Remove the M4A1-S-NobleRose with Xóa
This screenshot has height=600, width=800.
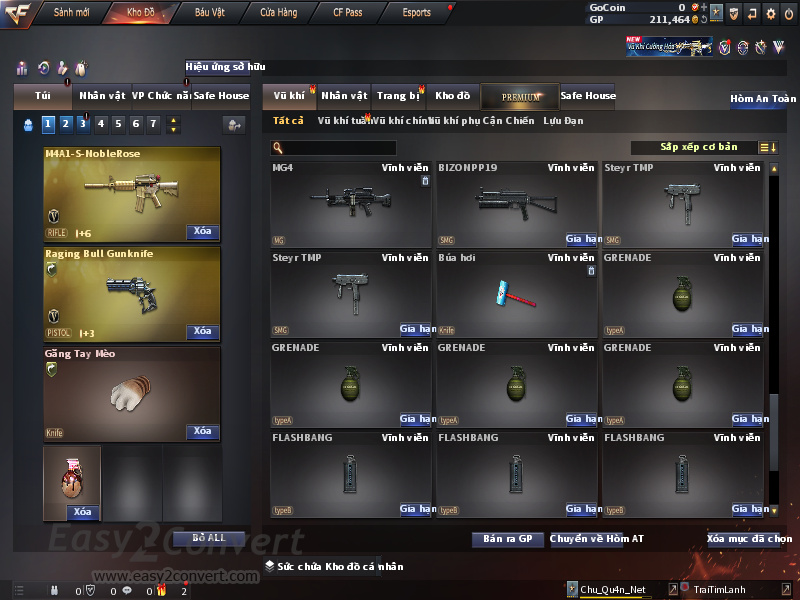202,232
